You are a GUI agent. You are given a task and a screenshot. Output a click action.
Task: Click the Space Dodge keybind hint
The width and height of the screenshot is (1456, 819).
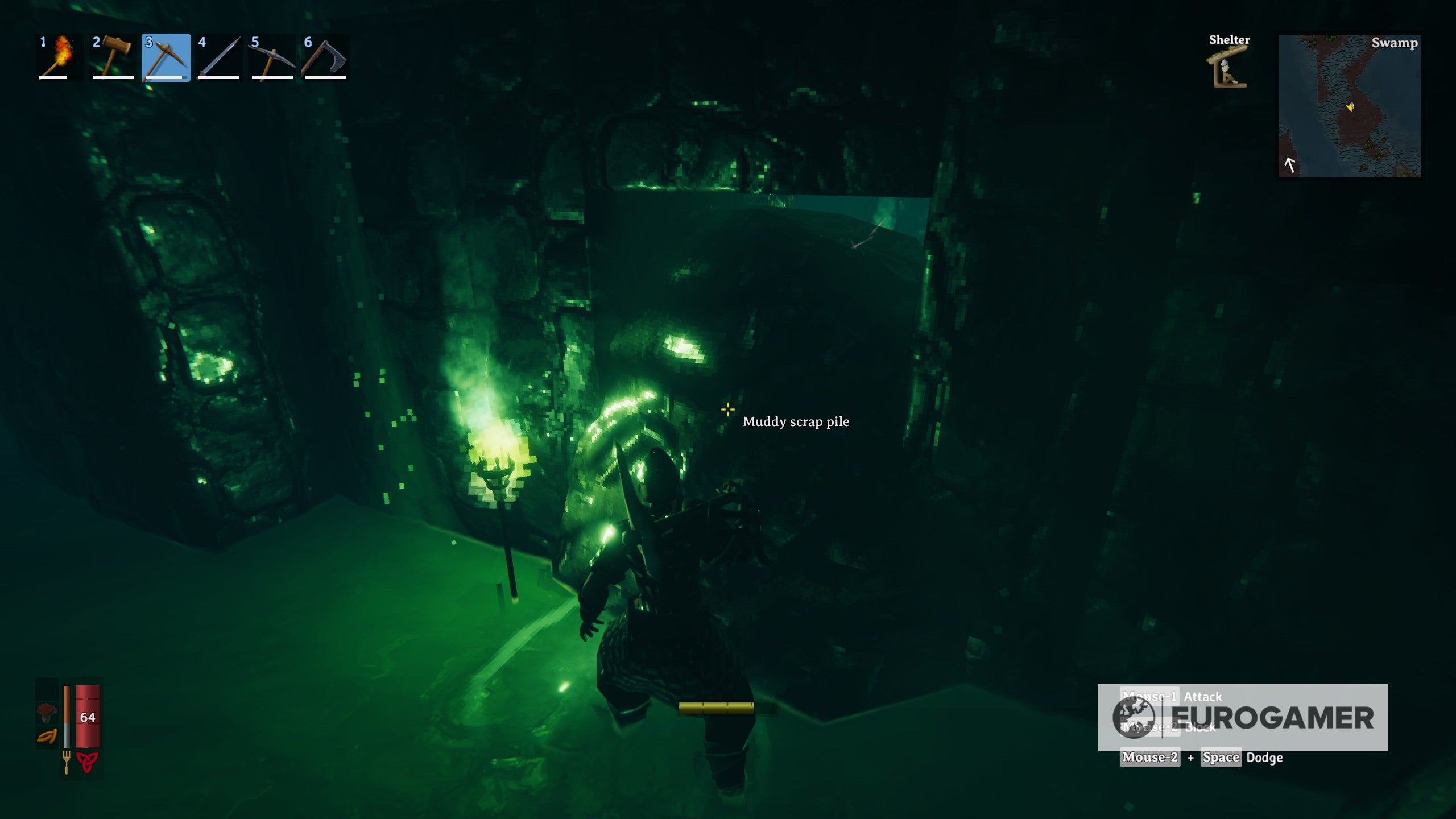tap(1222, 758)
